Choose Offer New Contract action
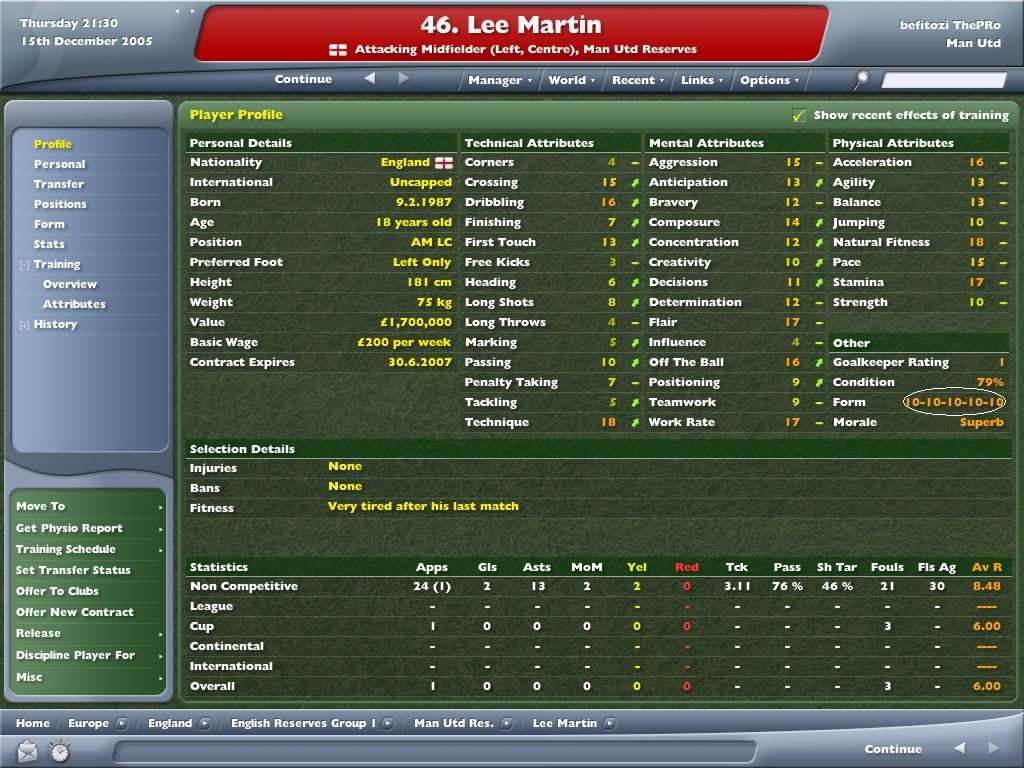 click(x=75, y=612)
